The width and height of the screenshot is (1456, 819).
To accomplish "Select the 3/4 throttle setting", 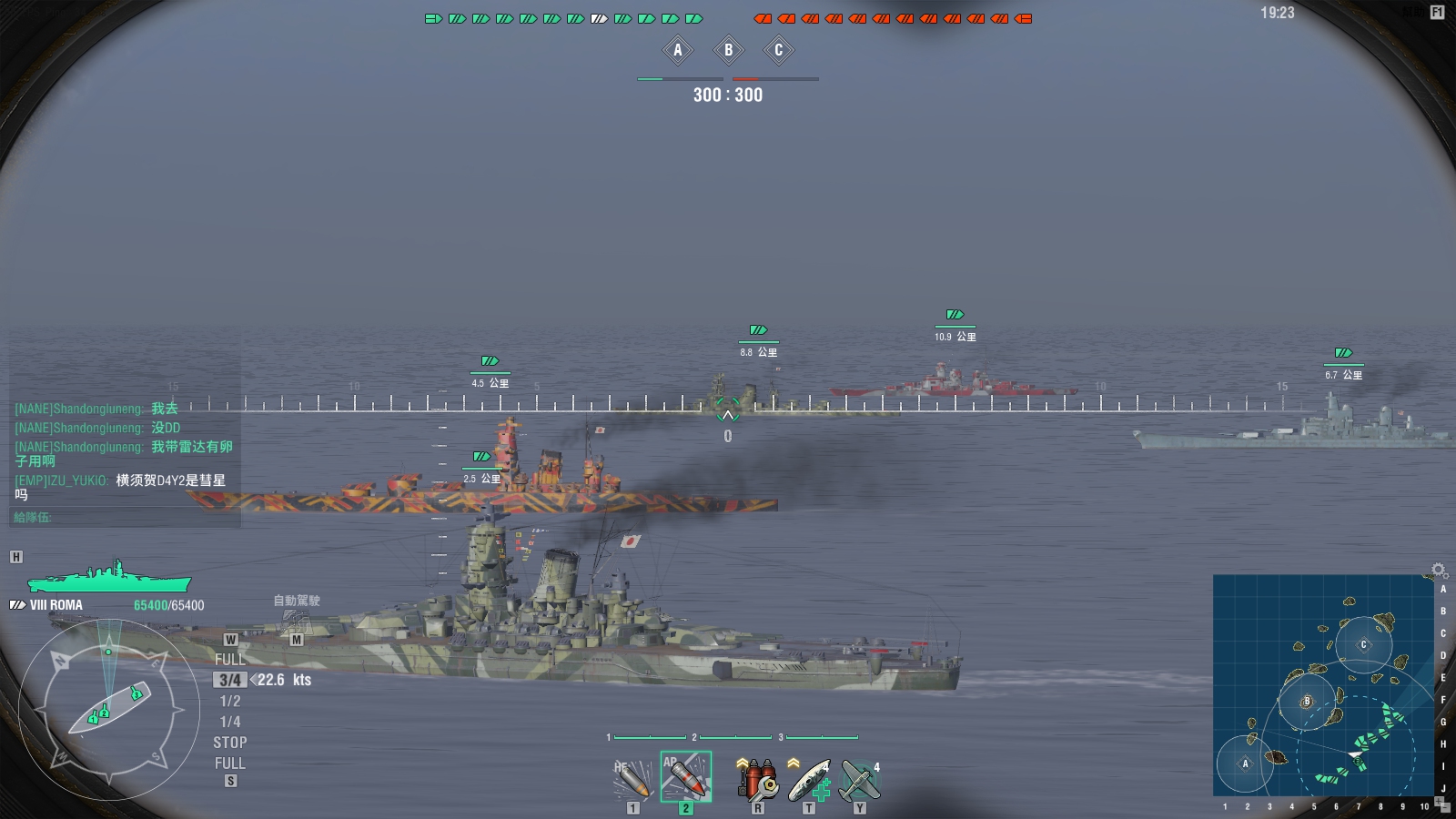I will pos(230,680).
